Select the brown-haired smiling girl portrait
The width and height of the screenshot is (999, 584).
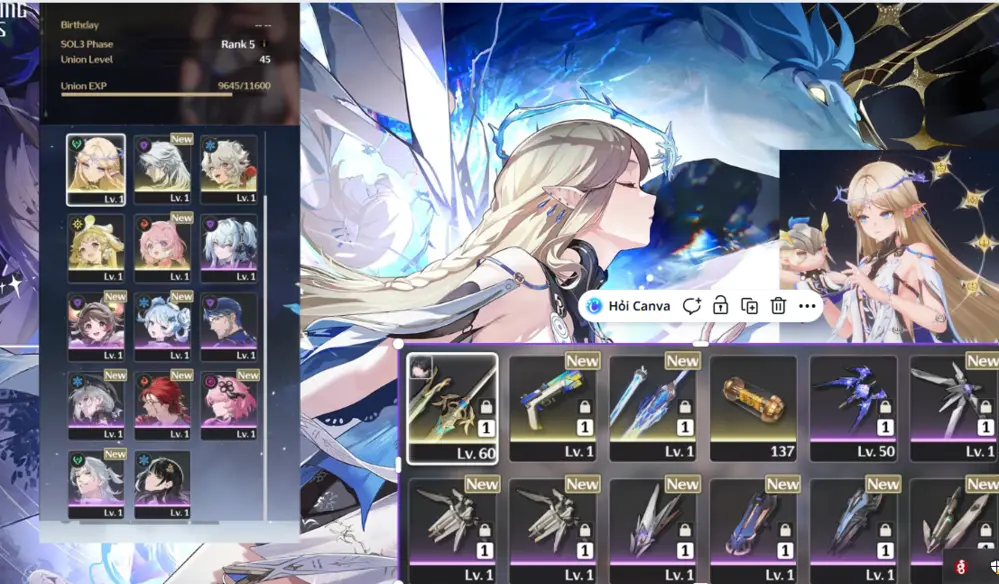tap(96, 323)
